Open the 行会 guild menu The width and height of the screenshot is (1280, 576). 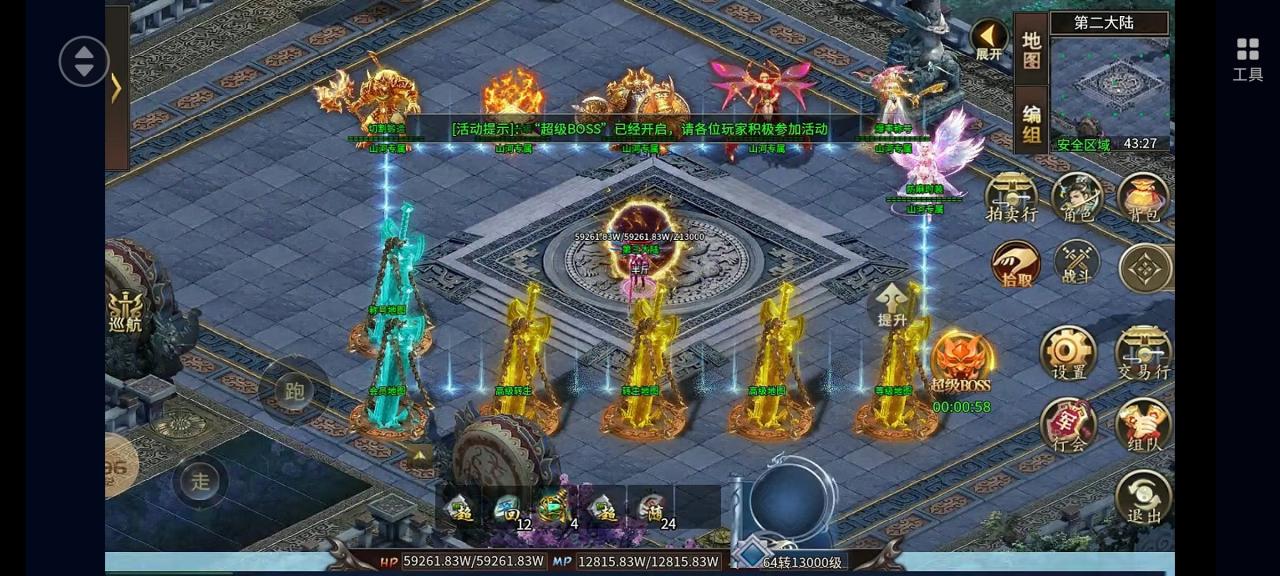pos(1068,425)
